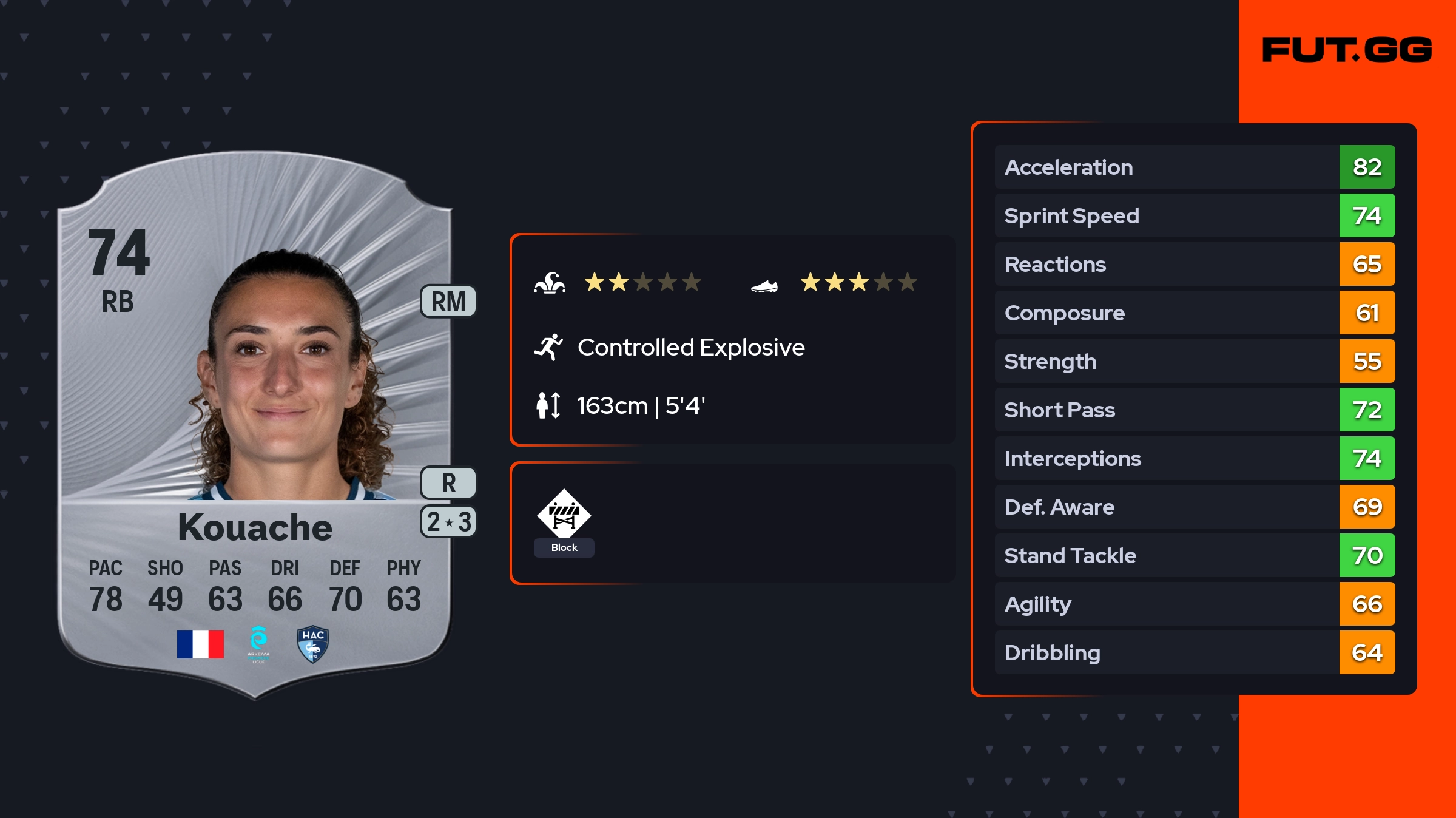Click the Le Havre HAC club badge
Screen dimensions: 1456x818
tap(313, 644)
